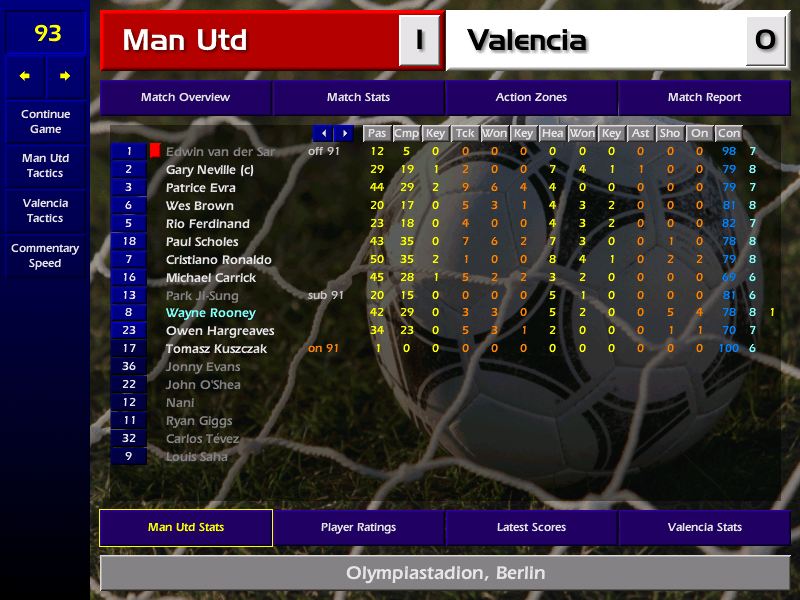Viewport: 800px width, 600px height.
Task: Click the yellow right arrow in sidebar
Action: tap(65, 76)
